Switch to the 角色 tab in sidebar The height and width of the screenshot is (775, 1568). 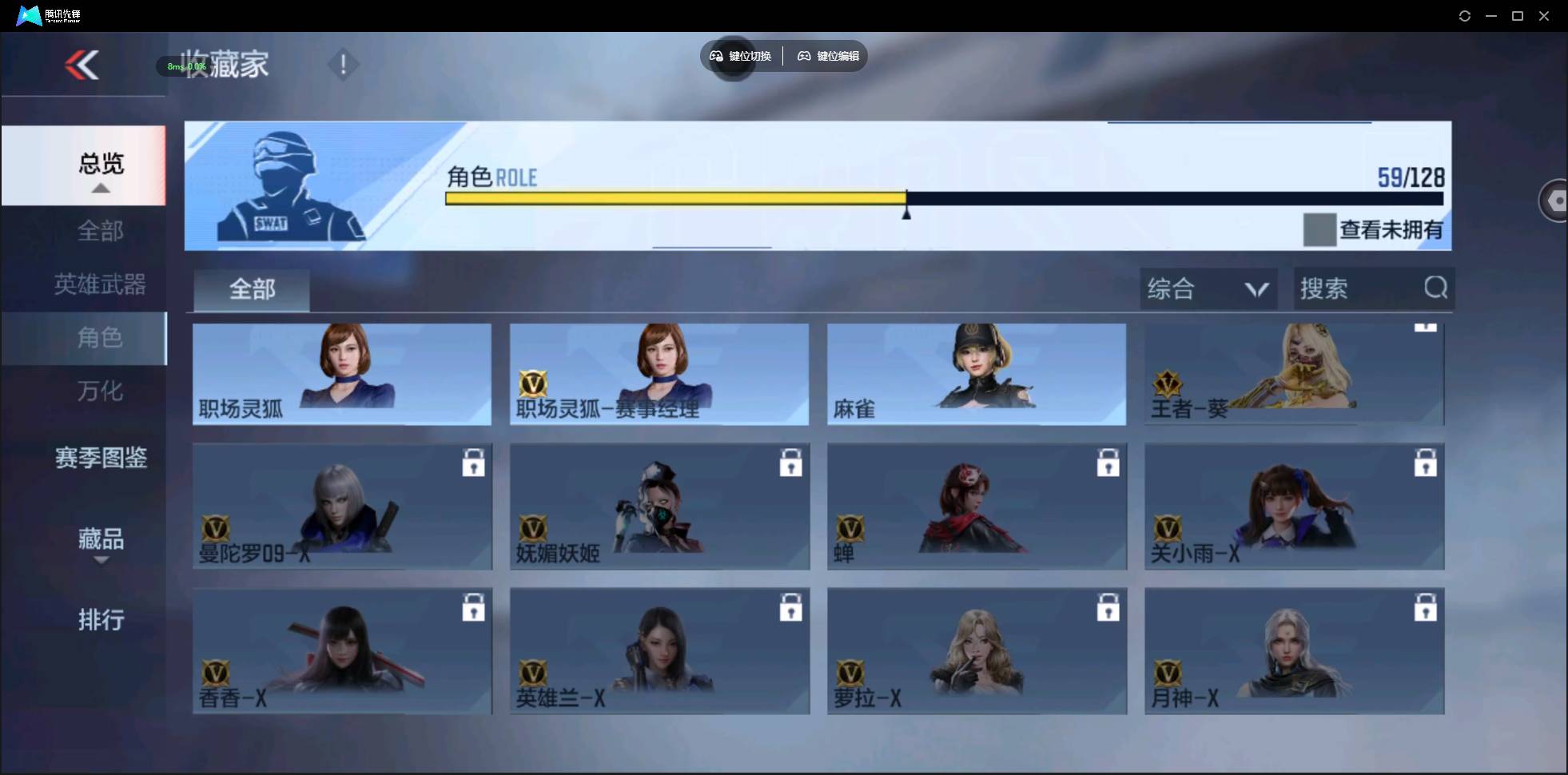[x=100, y=338]
